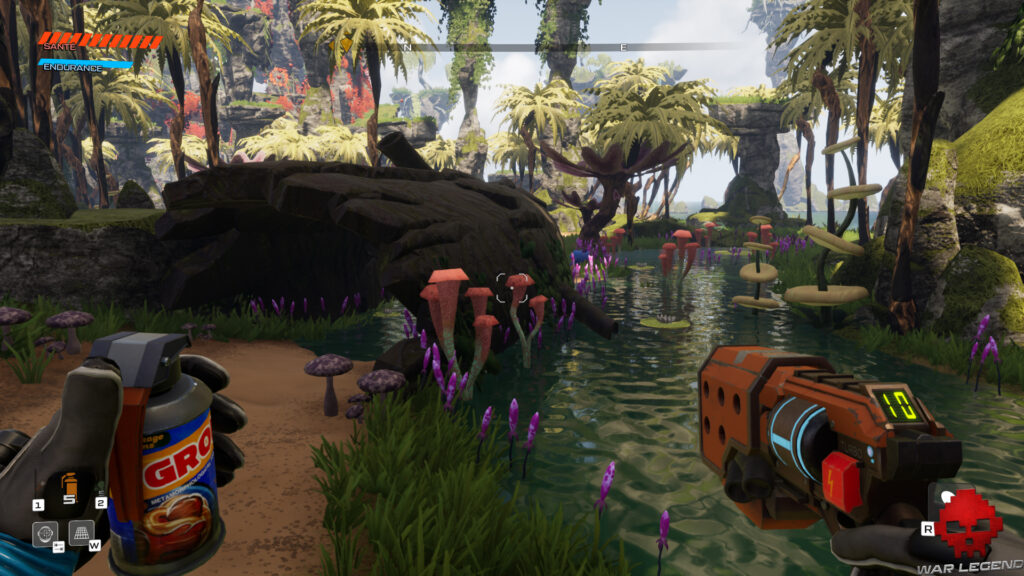The height and width of the screenshot is (576, 1024).
Task: Activate the visor scan icon
Action: 45,533
